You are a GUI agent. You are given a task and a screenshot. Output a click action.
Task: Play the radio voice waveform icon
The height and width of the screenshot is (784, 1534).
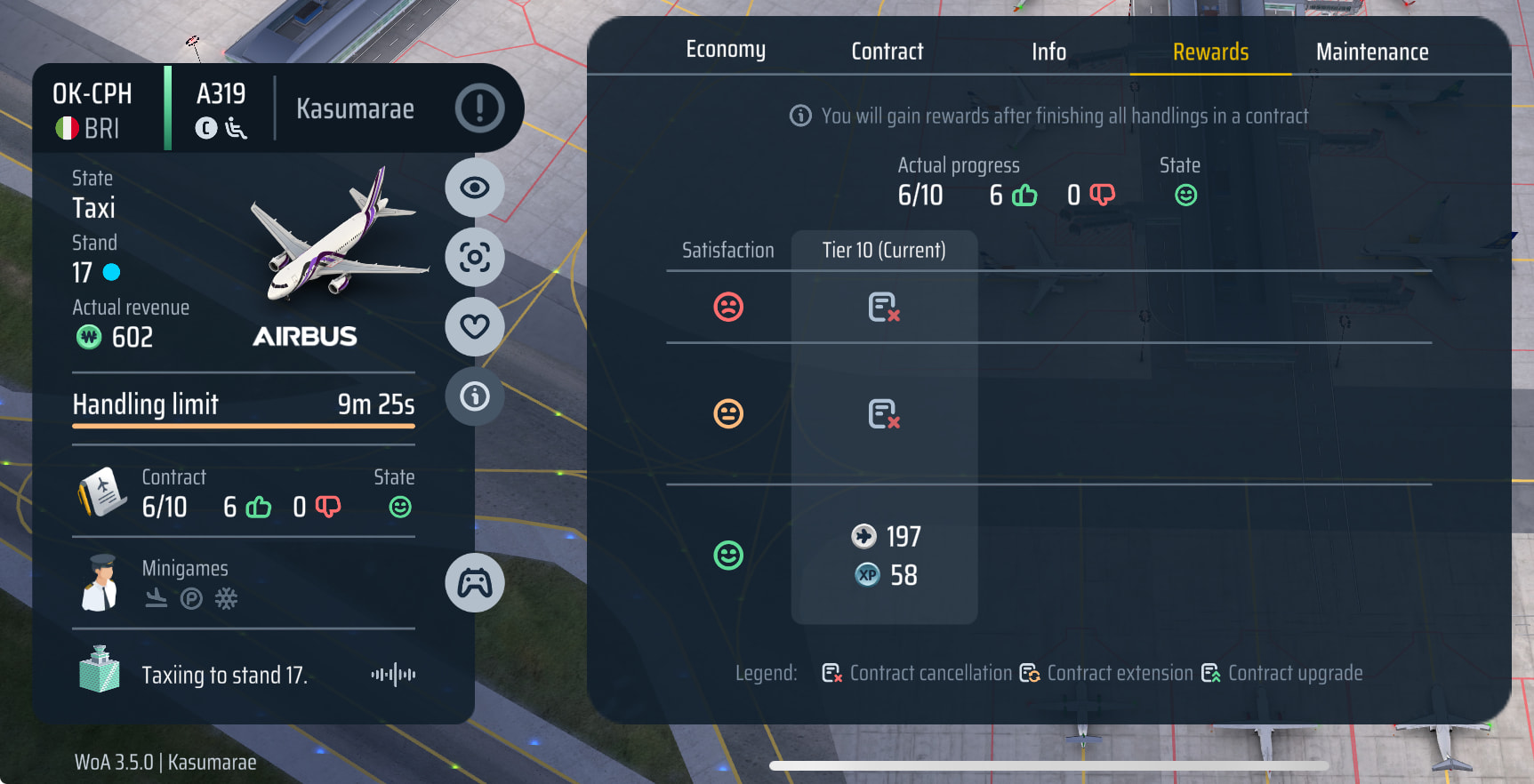pyautogui.click(x=393, y=675)
